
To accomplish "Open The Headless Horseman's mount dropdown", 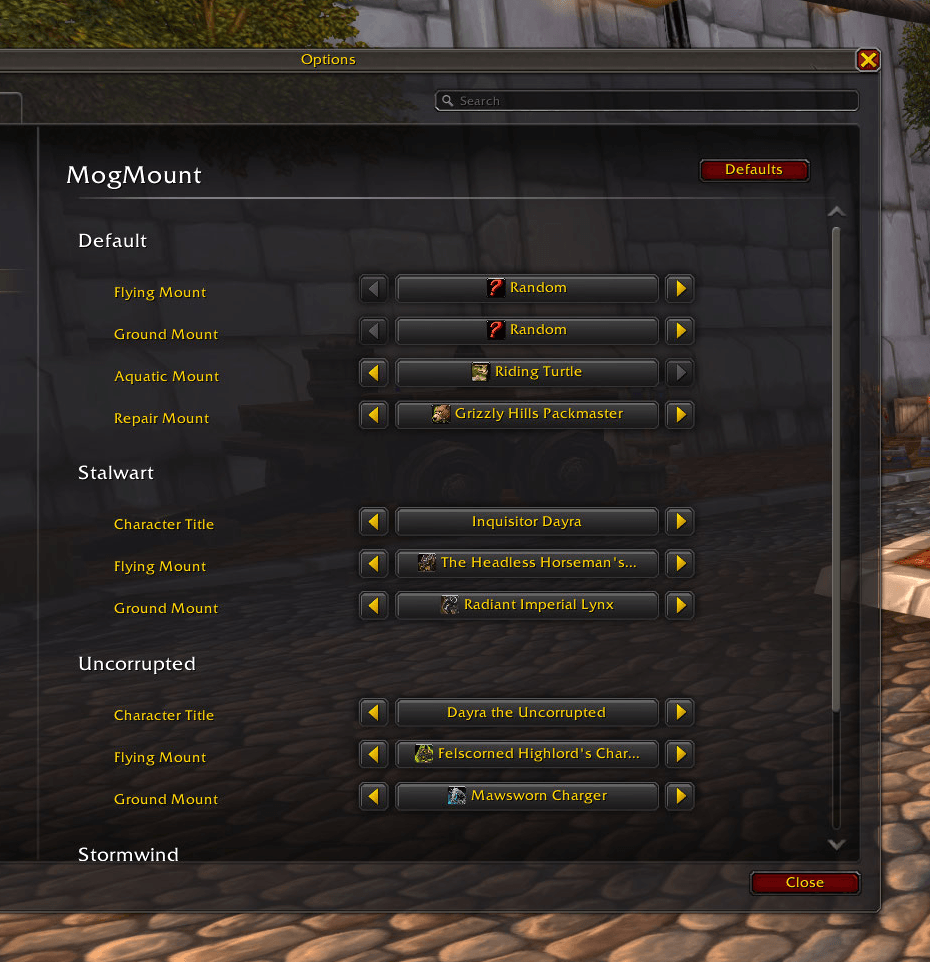I will 527,564.
